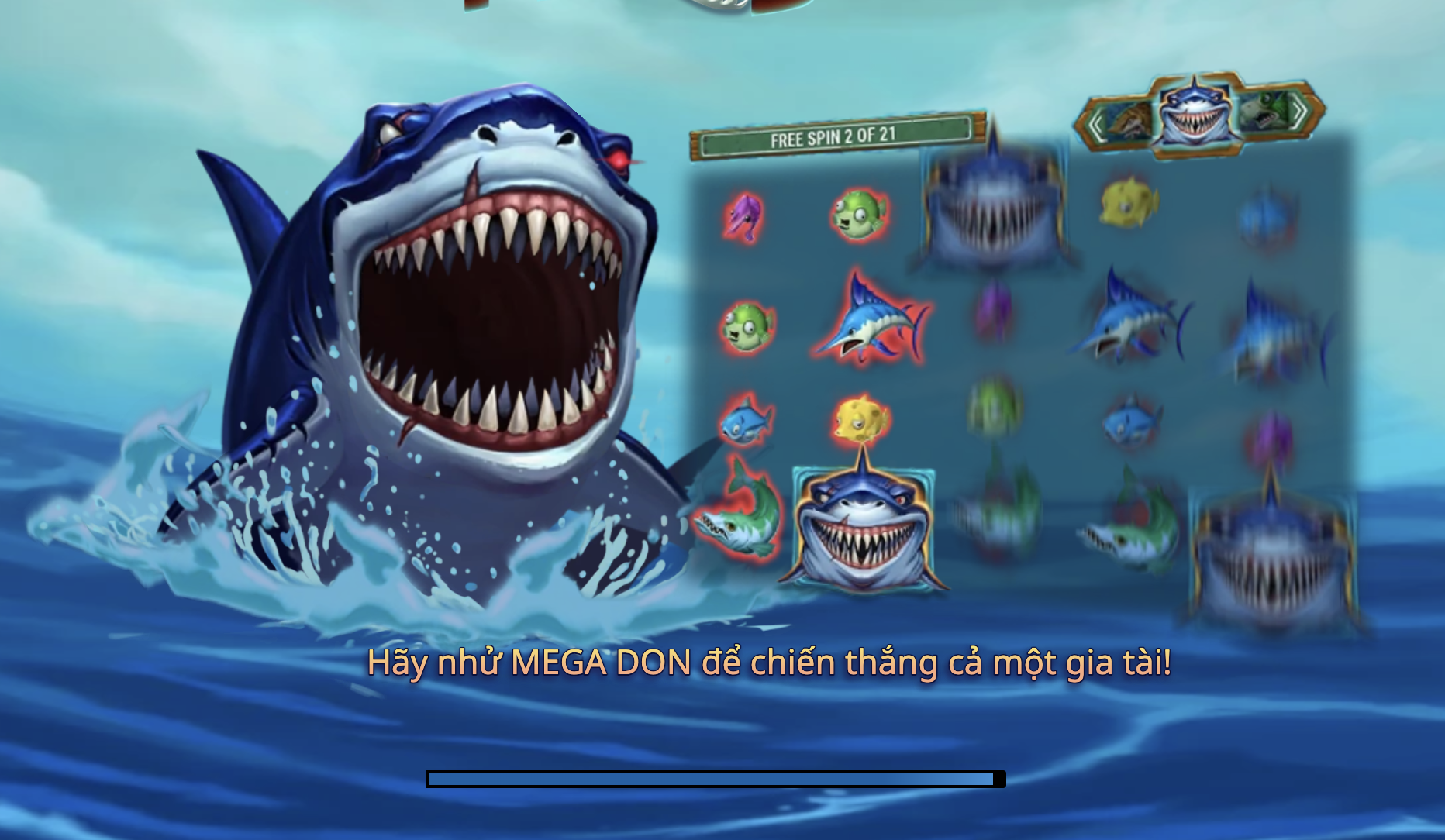Select the purple jellyfish symbol on the reel
Screen dimensions: 1445x840
[744, 217]
